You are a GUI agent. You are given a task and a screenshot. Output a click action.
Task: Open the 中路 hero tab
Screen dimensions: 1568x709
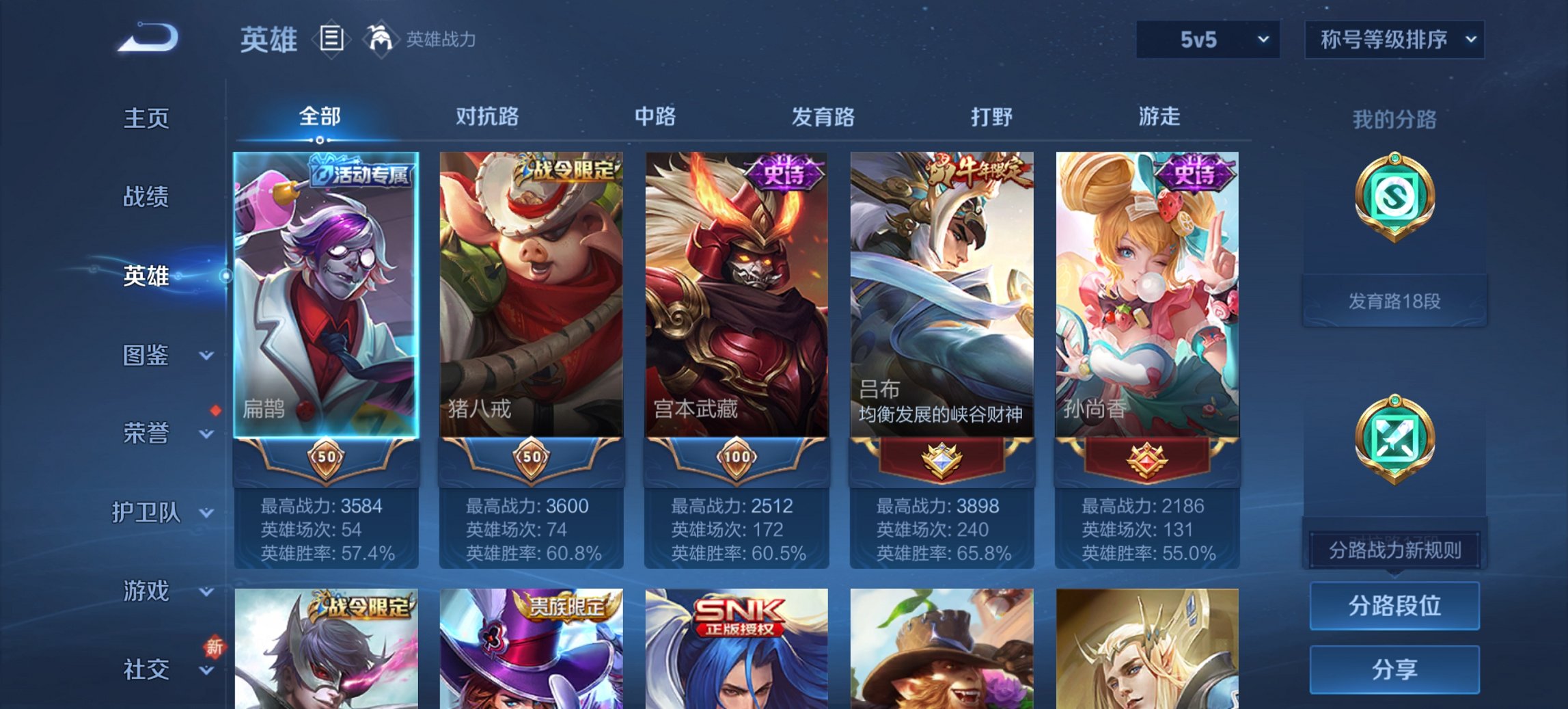655,117
